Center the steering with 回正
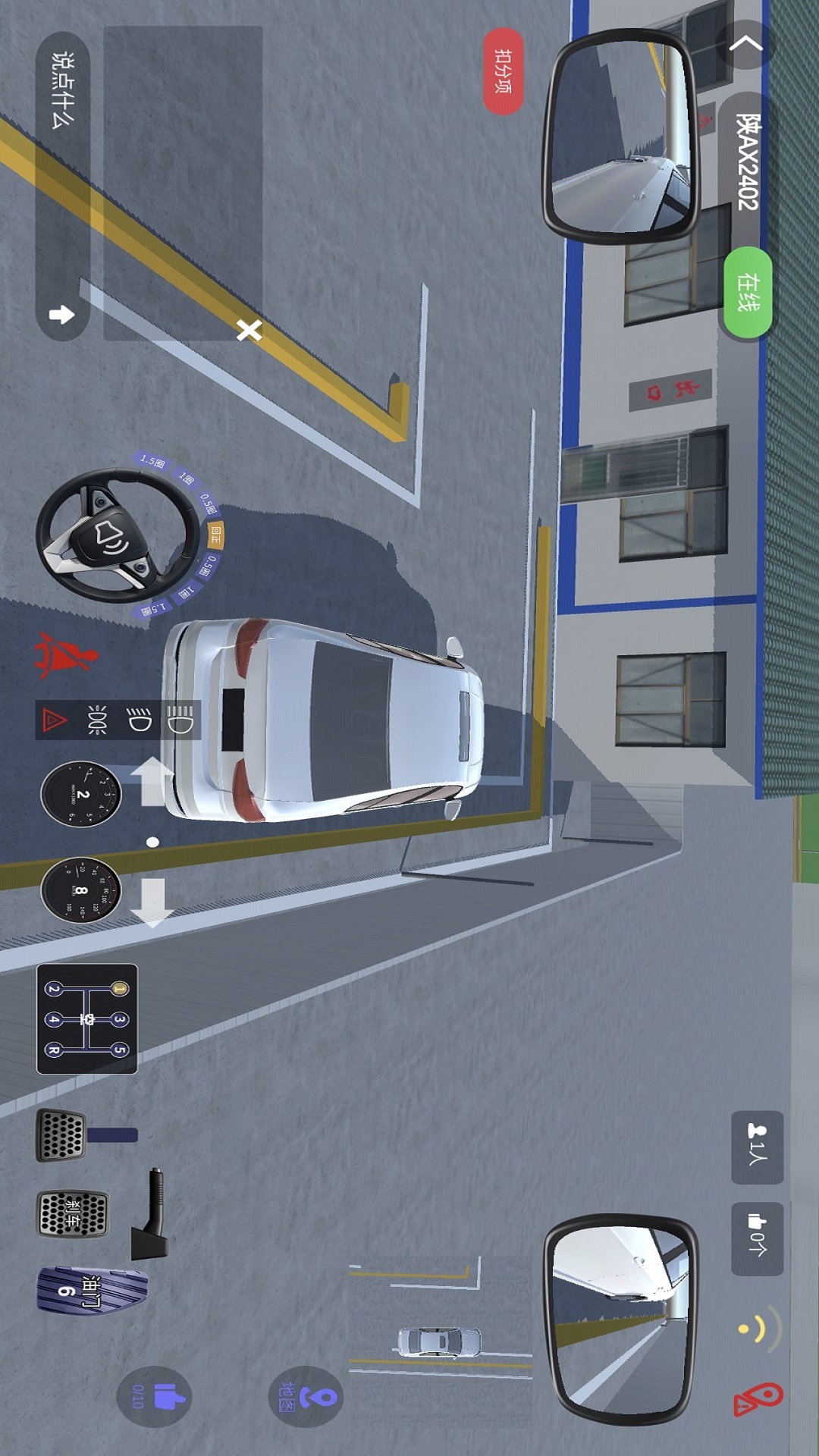Image resolution: width=819 pixels, height=1456 pixels. click(216, 536)
